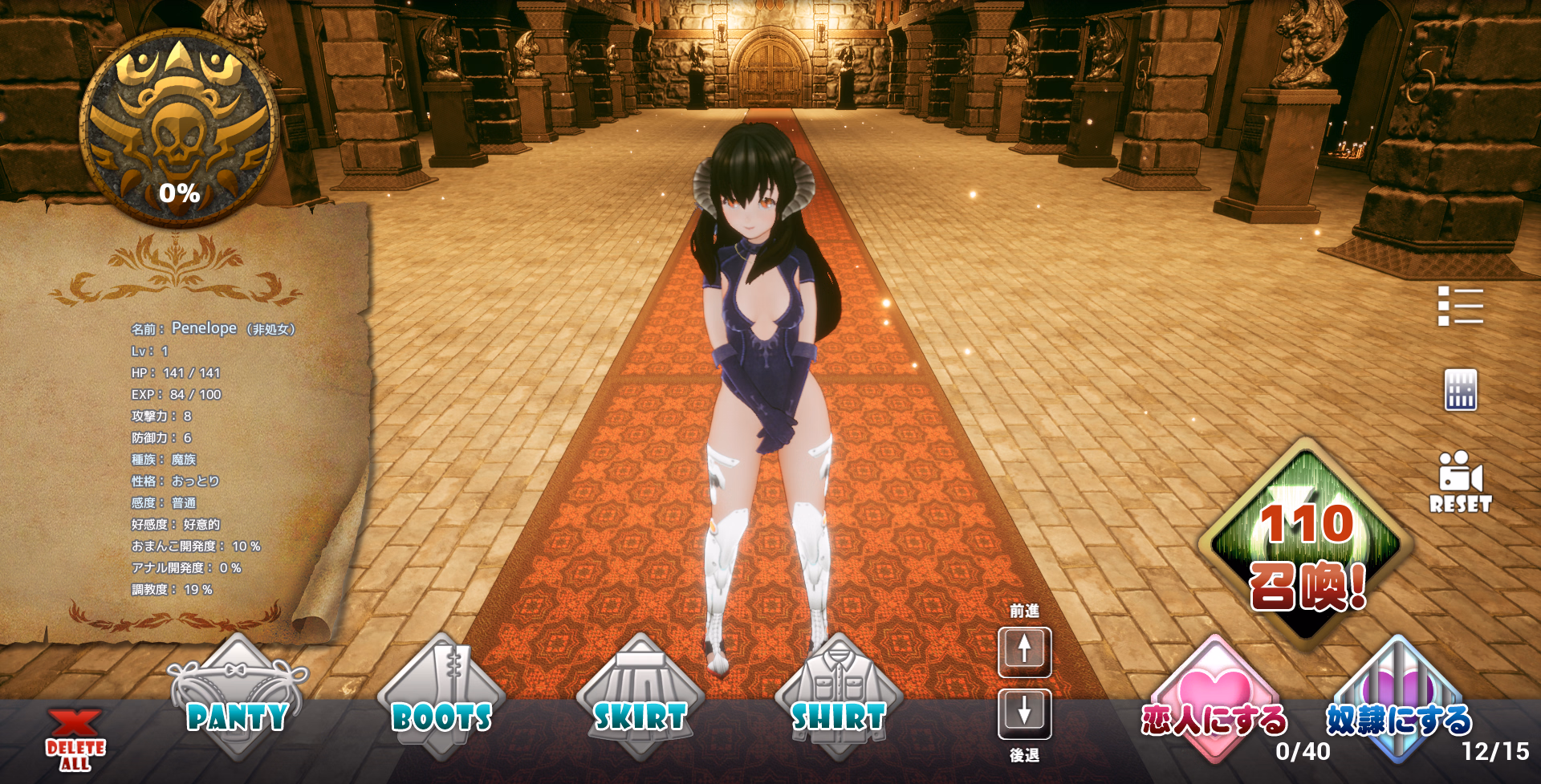Viewport: 1541px width, 784px height.
Task: Select the 奴隷にする caged heart button
Action: 1398,700
